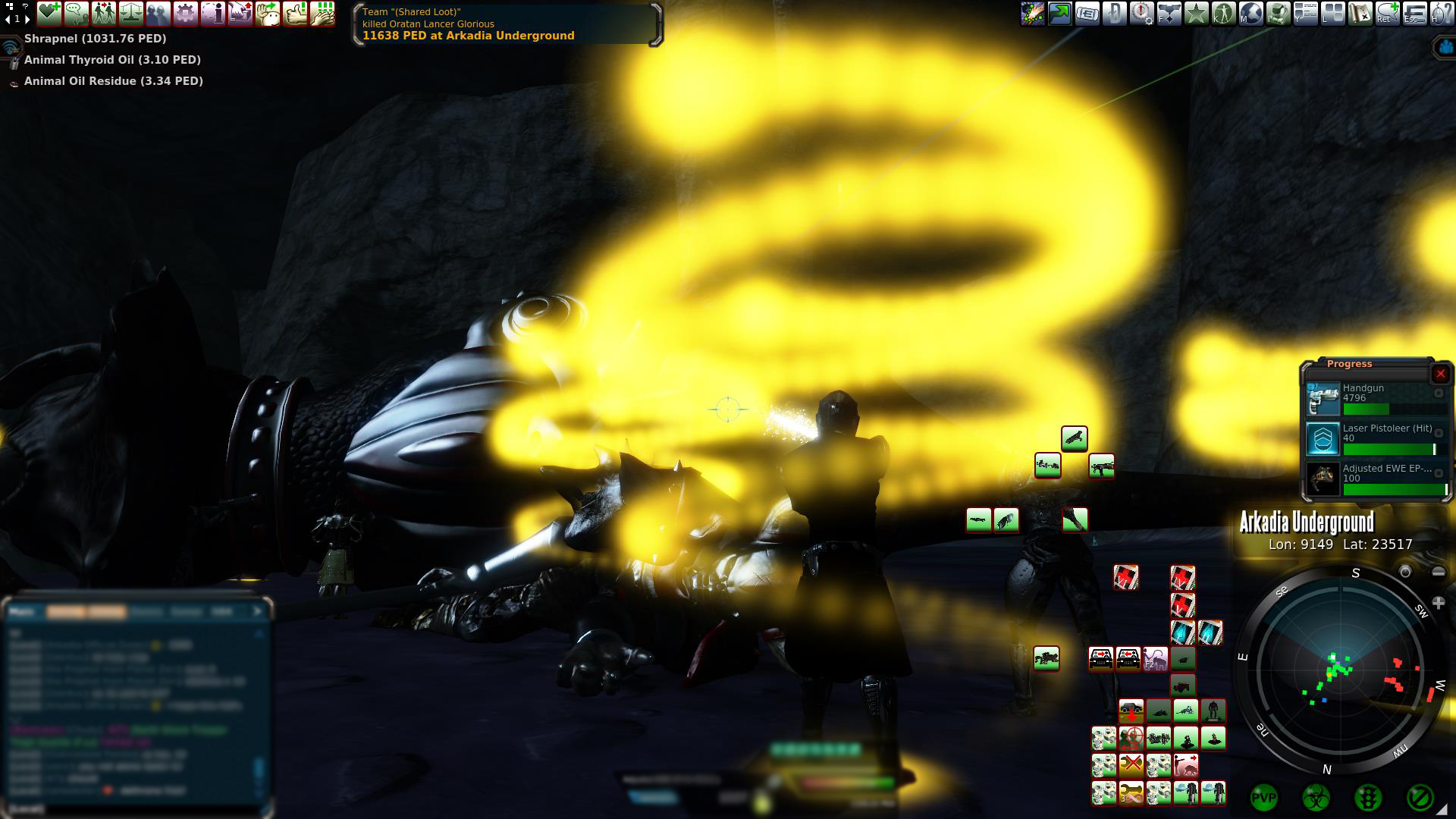
Task: Trigger the clapping hands emote icon
Action: [x=322, y=13]
